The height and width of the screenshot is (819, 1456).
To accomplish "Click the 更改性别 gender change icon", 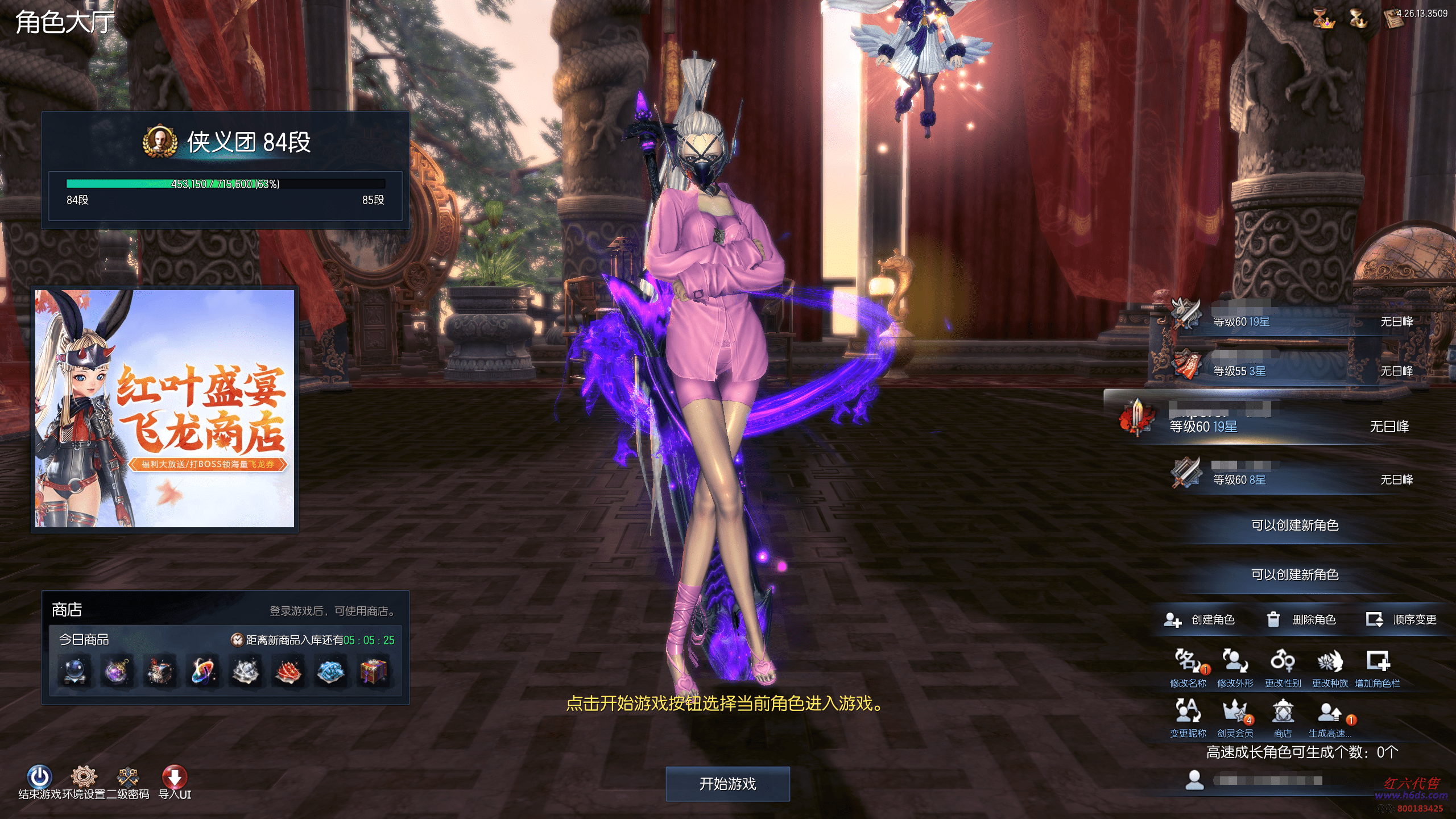I will click(x=1283, y=663).
